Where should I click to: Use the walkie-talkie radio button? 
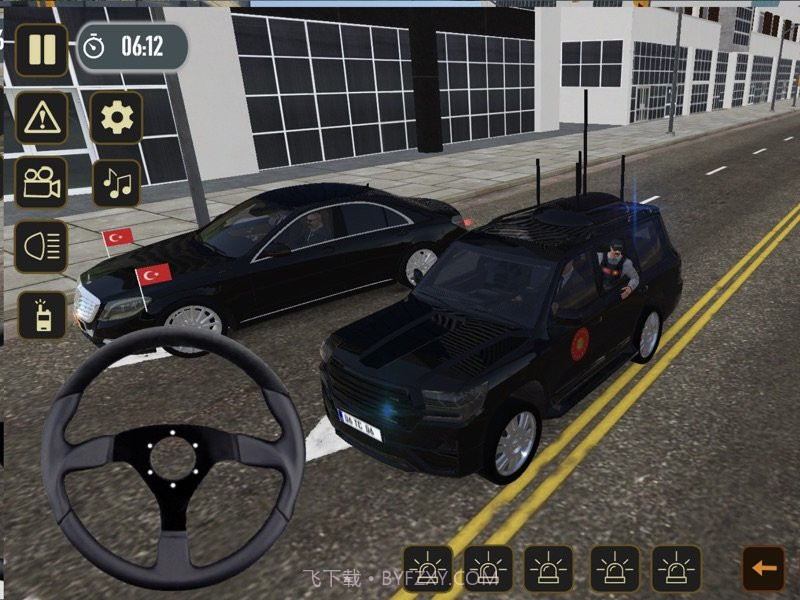click(x=41, y=315)
